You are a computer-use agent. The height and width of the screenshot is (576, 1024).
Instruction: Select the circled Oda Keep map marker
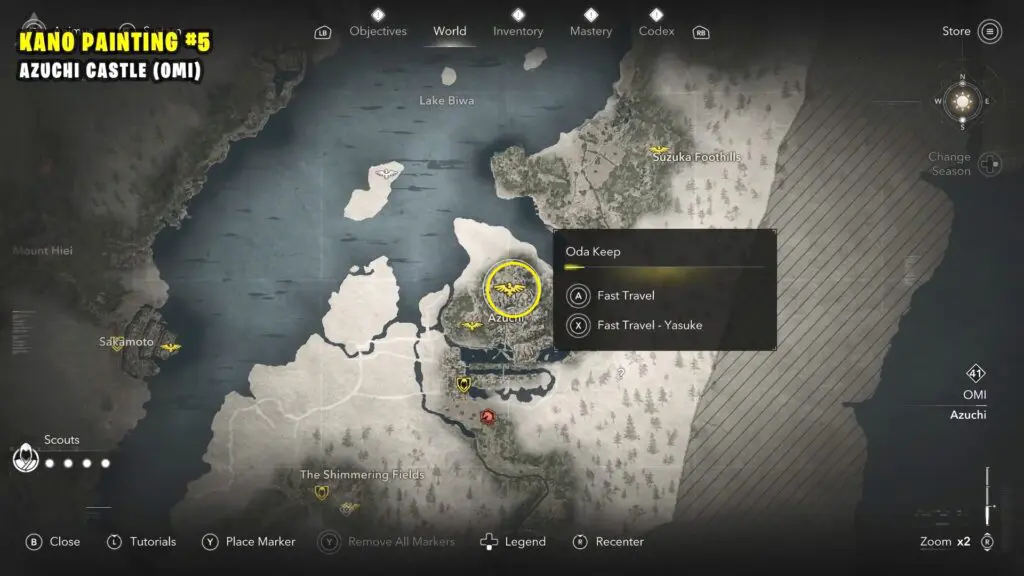tap(513, 288)
